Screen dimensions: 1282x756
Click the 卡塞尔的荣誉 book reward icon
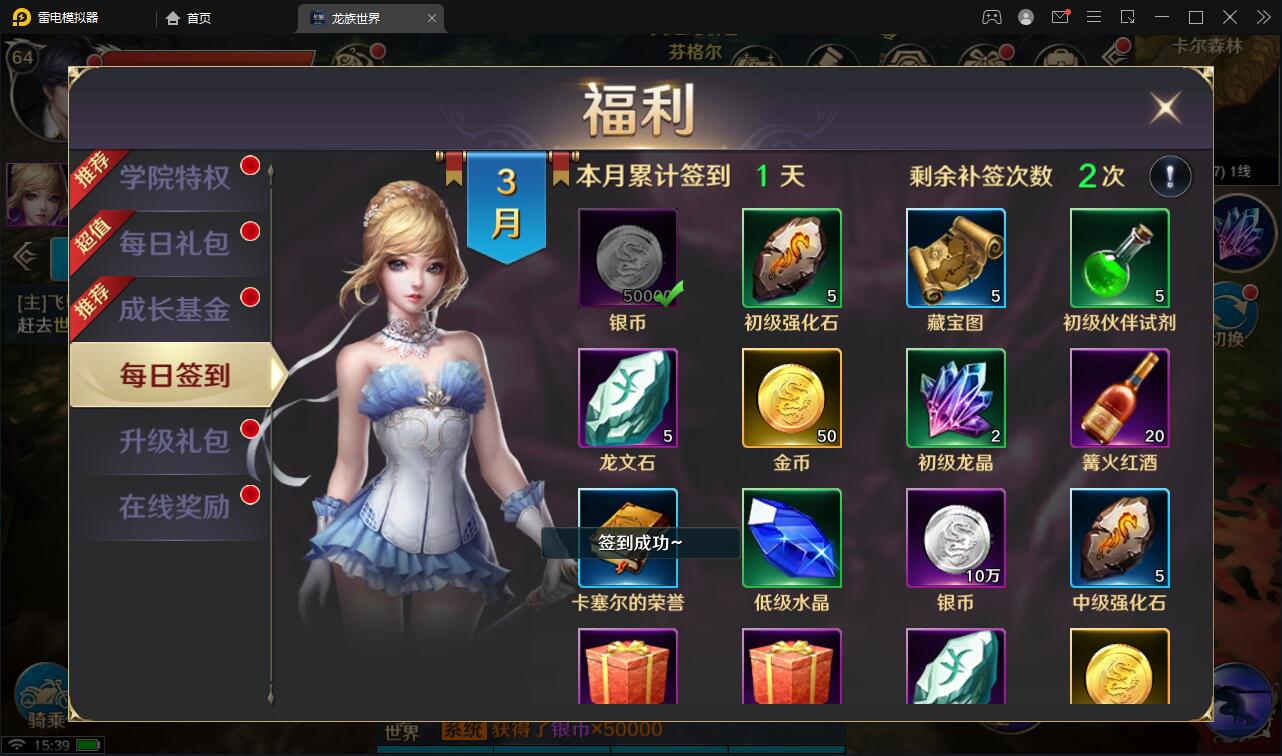[627, 538]
